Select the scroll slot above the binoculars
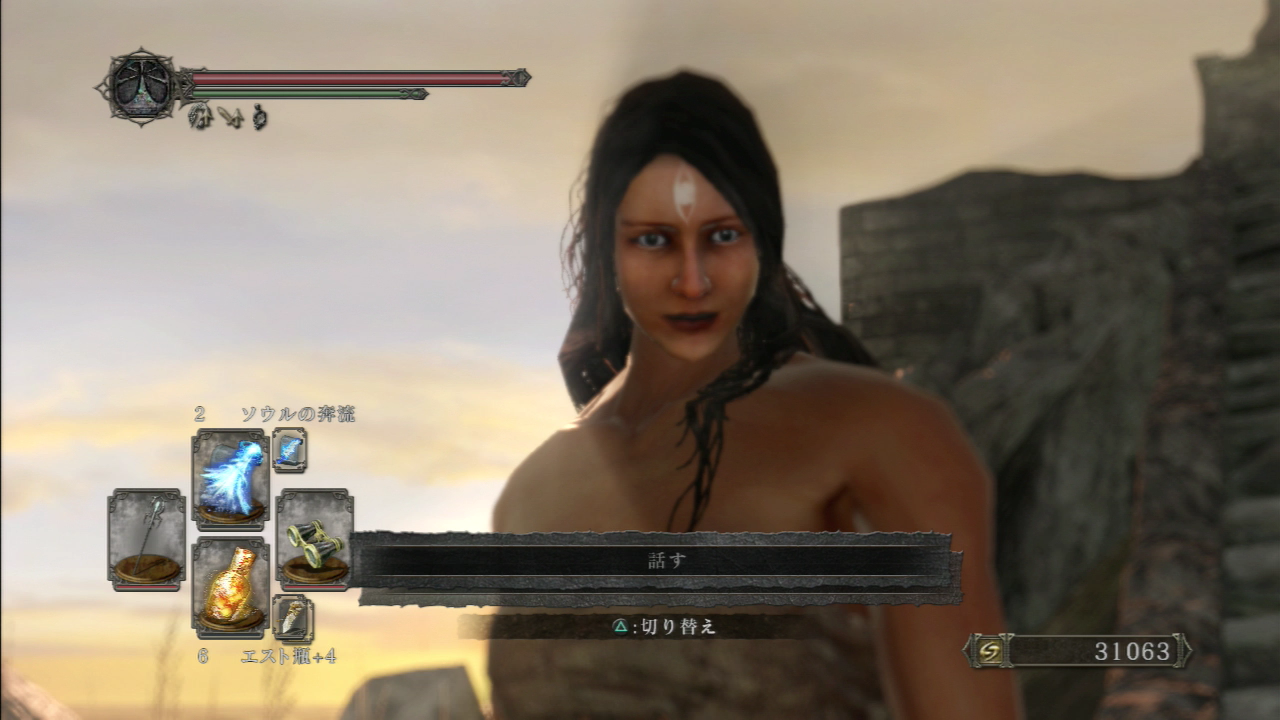The height and width of the screenshot is (720, 1280). coord(290,450)
